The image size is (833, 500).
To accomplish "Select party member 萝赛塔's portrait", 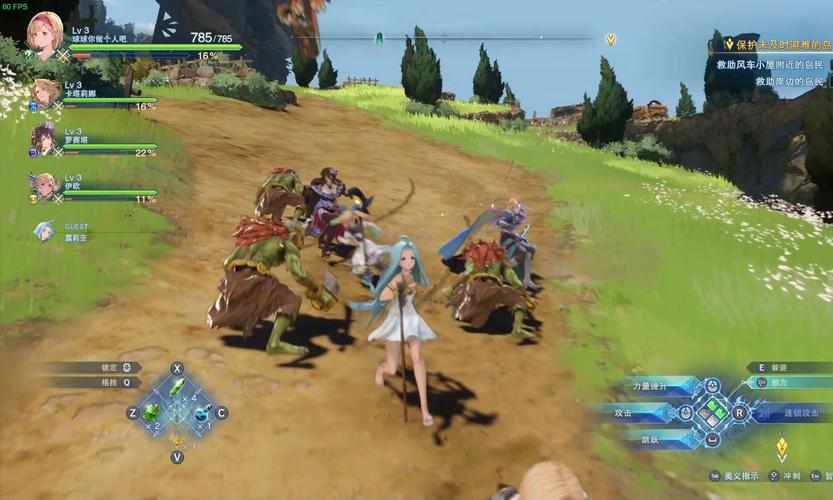I will [x=44, y=140].
